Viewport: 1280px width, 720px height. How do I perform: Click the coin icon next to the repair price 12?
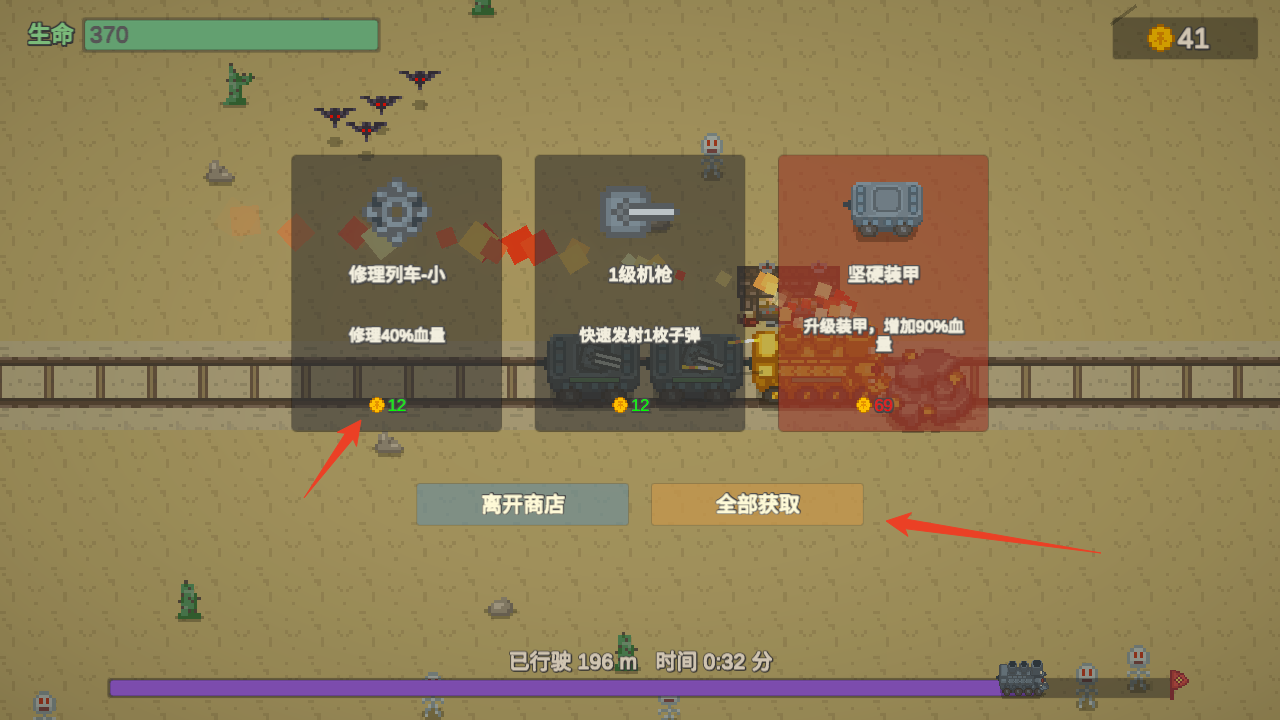point(376,406)
